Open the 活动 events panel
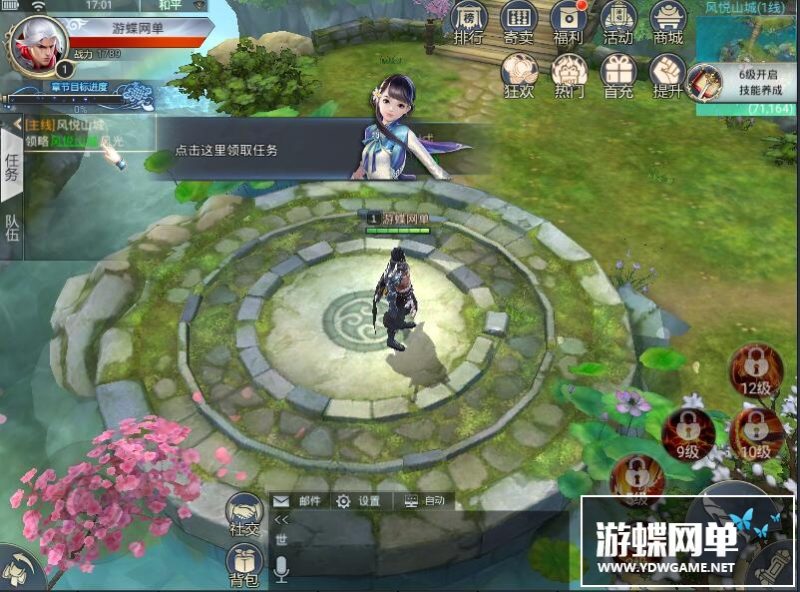Image resolution: width=800 pixels, height=592 pixels. pos(618,22)
